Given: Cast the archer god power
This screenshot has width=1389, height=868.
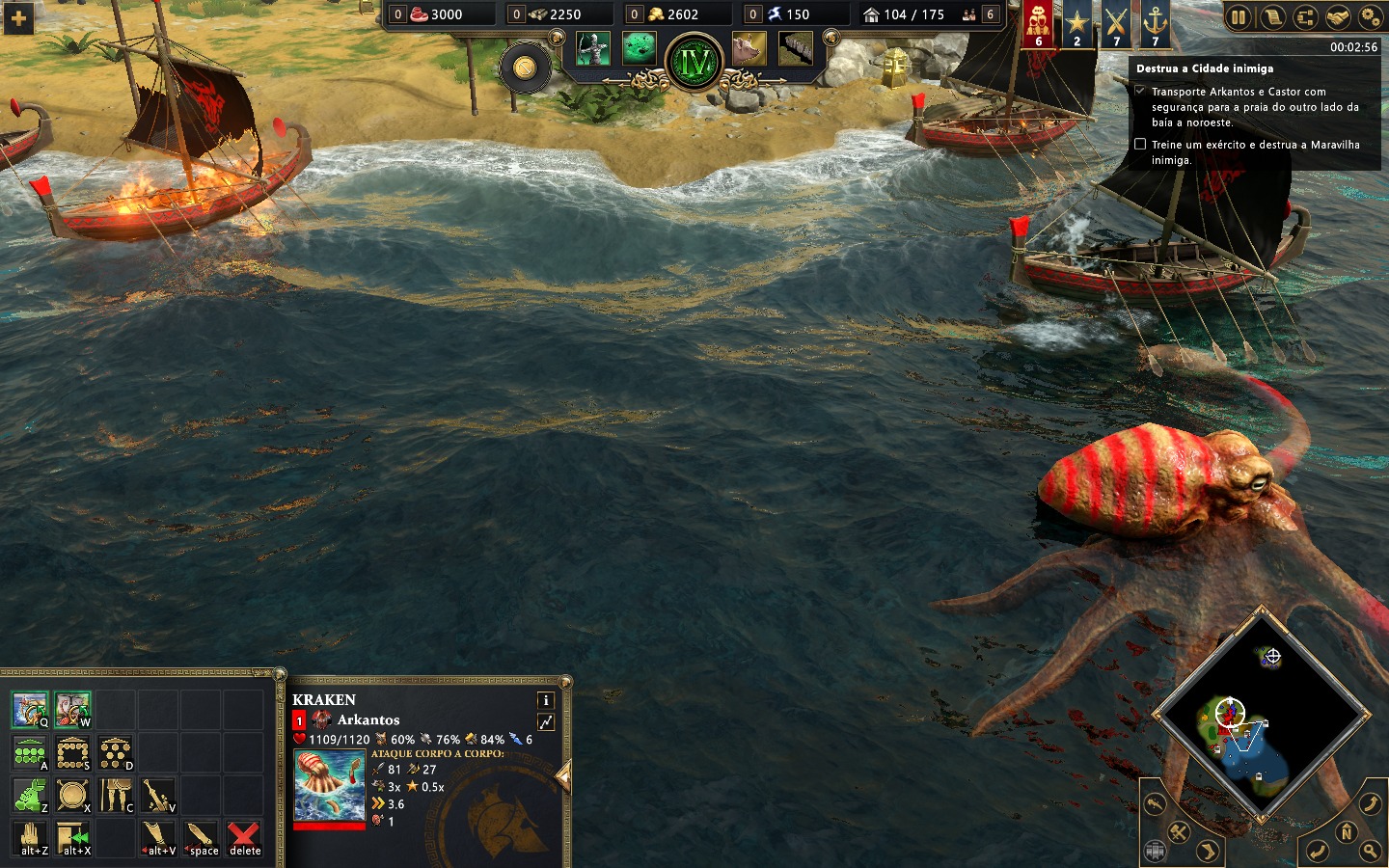Looking at the screenshot, I should point(592,48).
